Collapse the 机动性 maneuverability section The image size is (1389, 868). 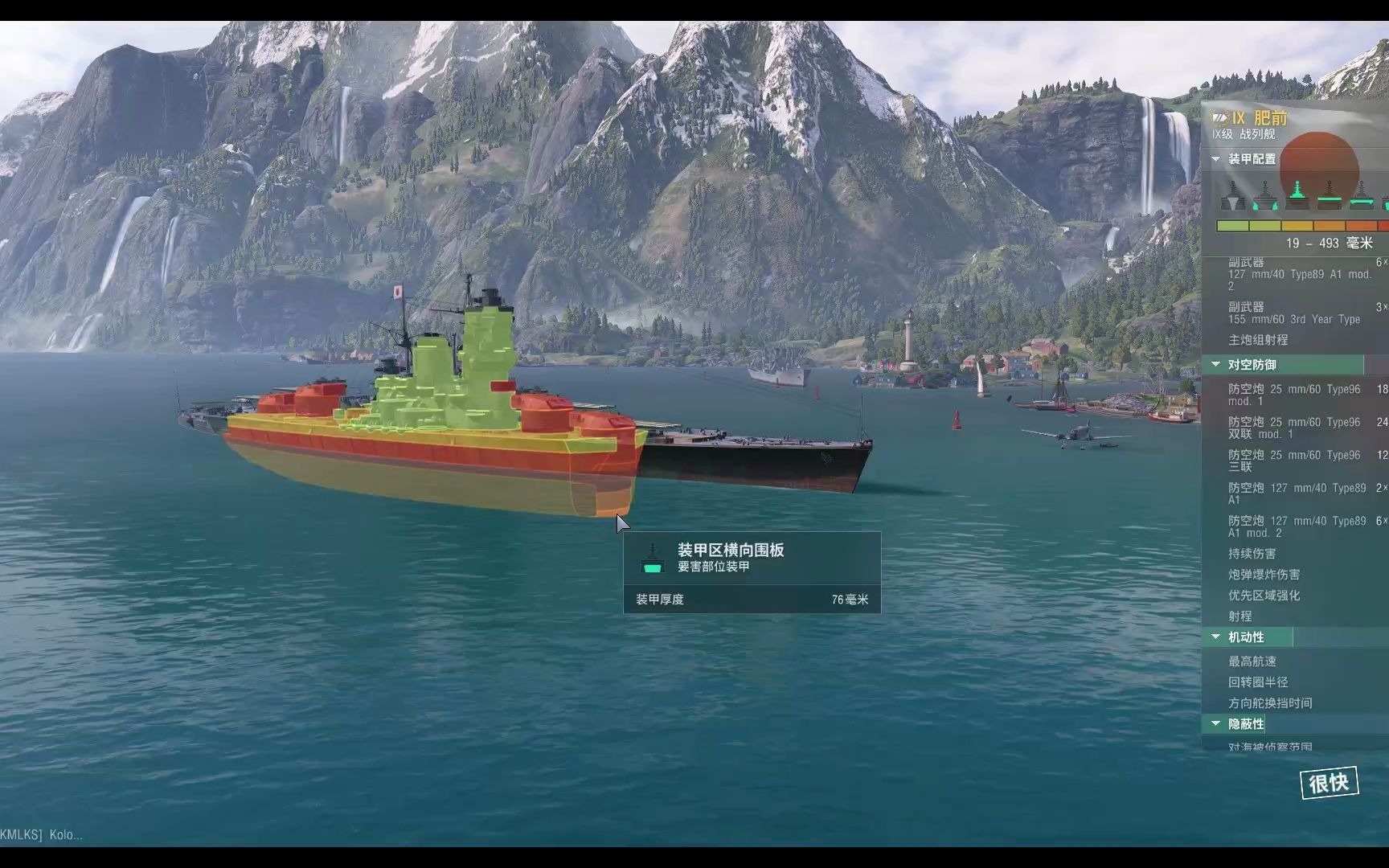(1216, 637)
